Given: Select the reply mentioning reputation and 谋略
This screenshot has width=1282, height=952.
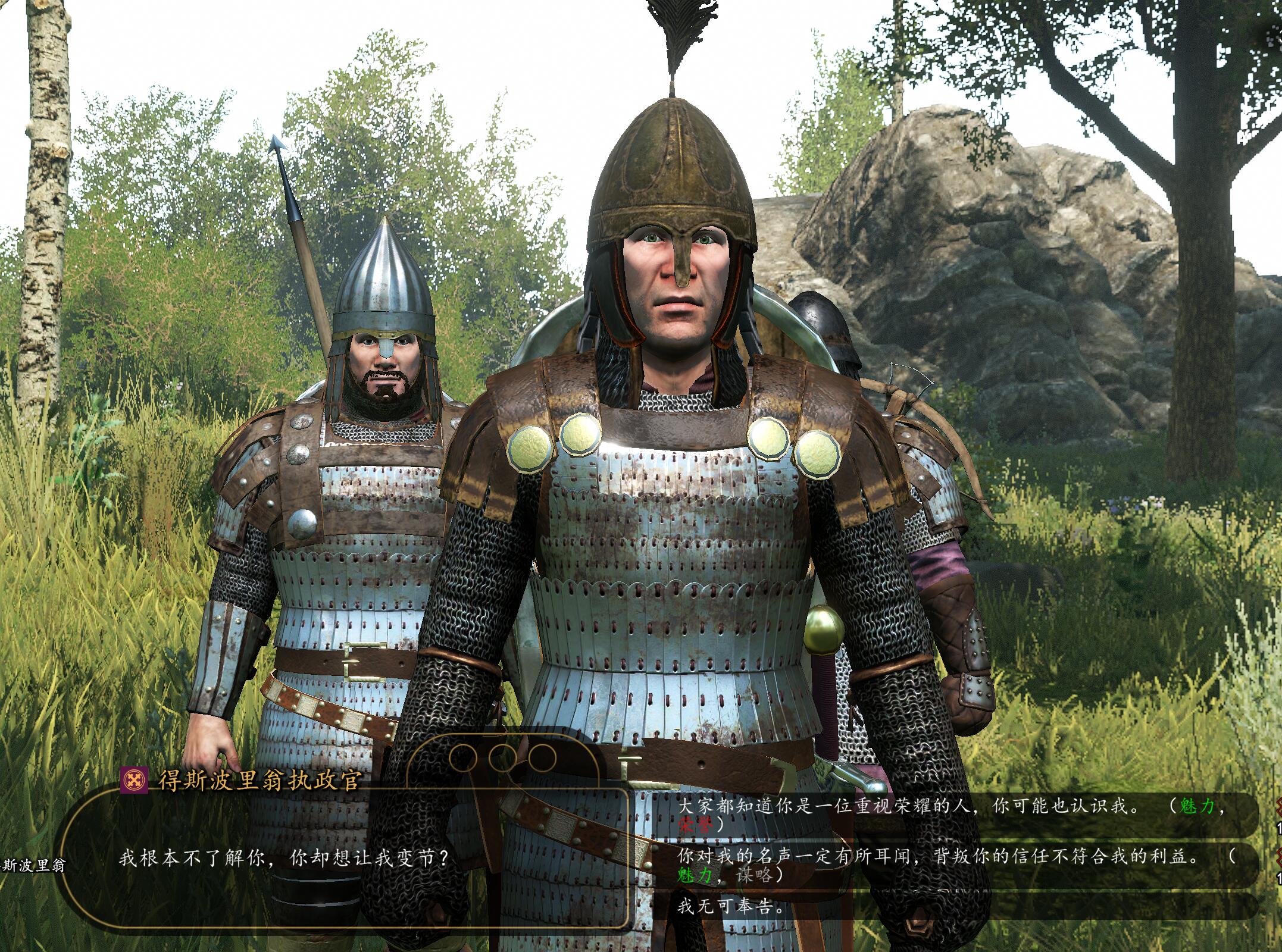Looking at the screenshot, I should pos(952,865).
